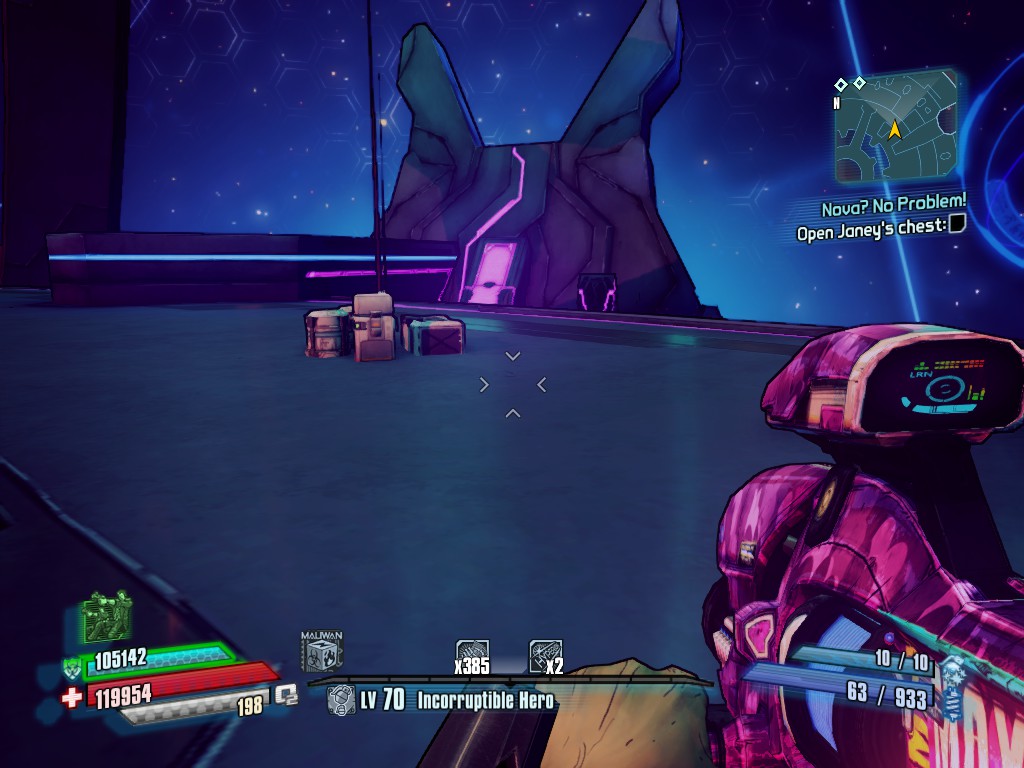Select the Maliwan grenade mod icon

point(322,651)
